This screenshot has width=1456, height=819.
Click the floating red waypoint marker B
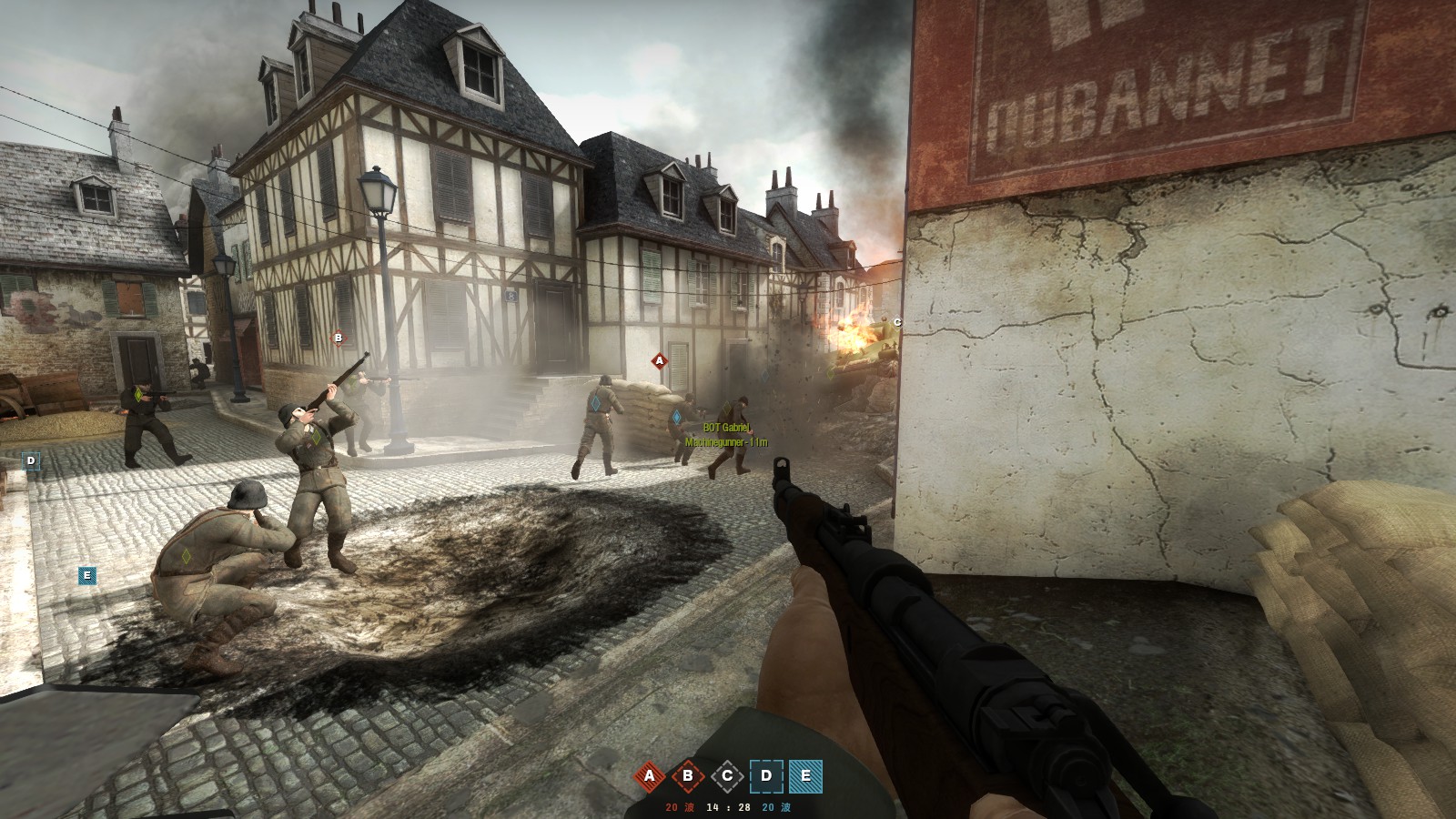pyautogui.click(x=339, y=338)
